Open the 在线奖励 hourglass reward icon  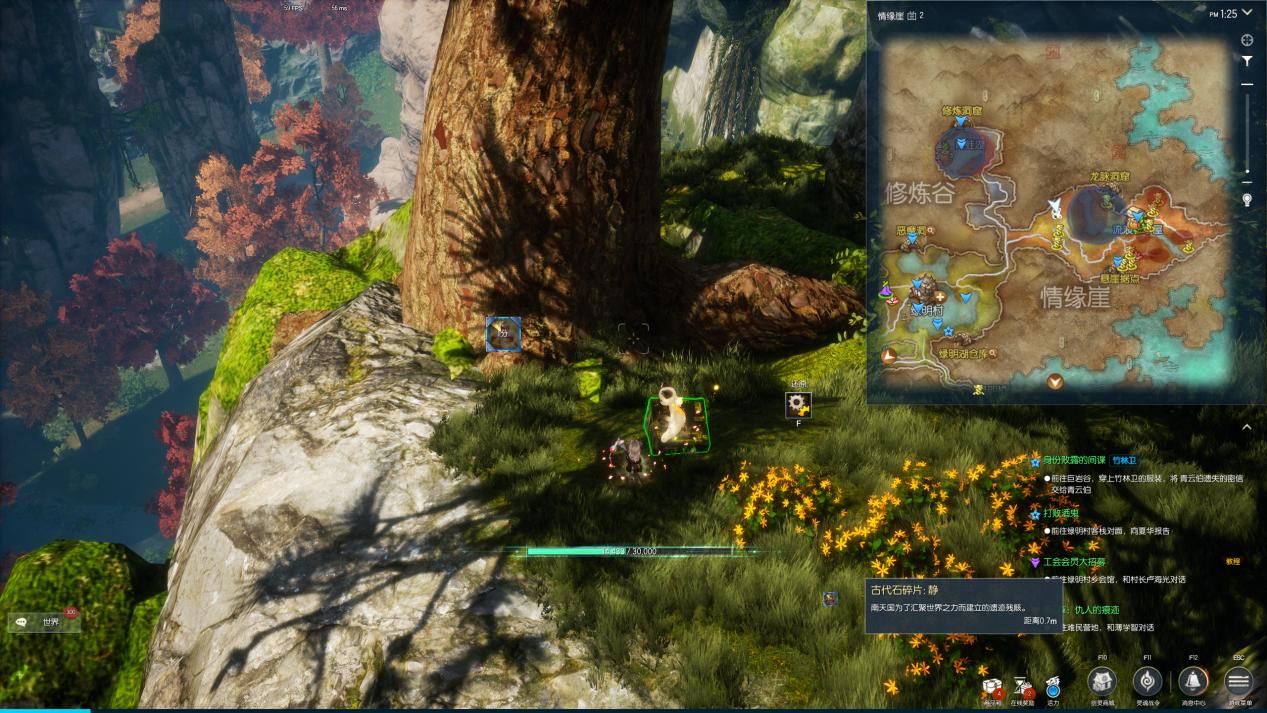pyautogui.click(x=1024, y=686)
